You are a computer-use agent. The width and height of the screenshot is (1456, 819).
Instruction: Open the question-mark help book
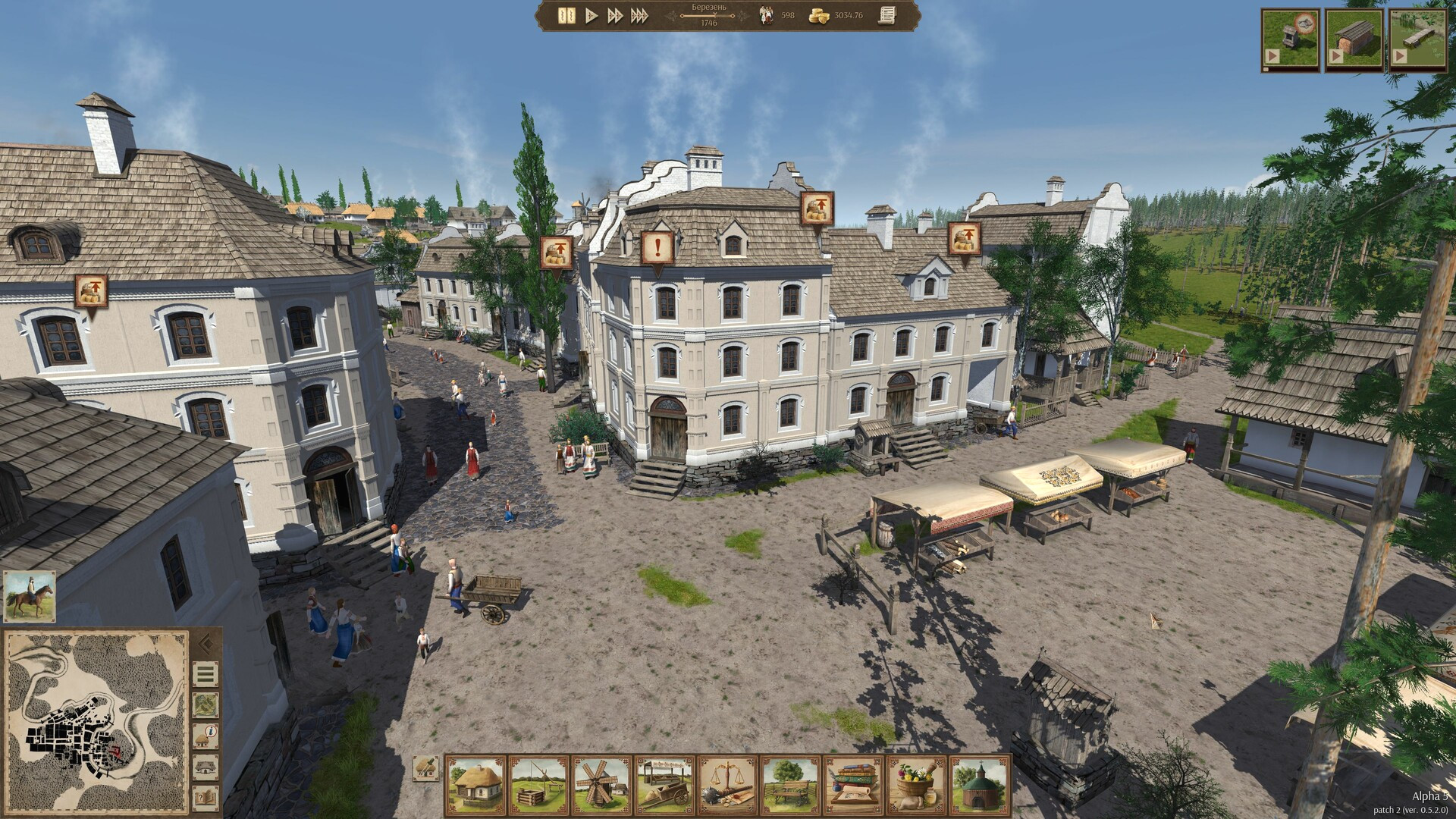[206, 796]
